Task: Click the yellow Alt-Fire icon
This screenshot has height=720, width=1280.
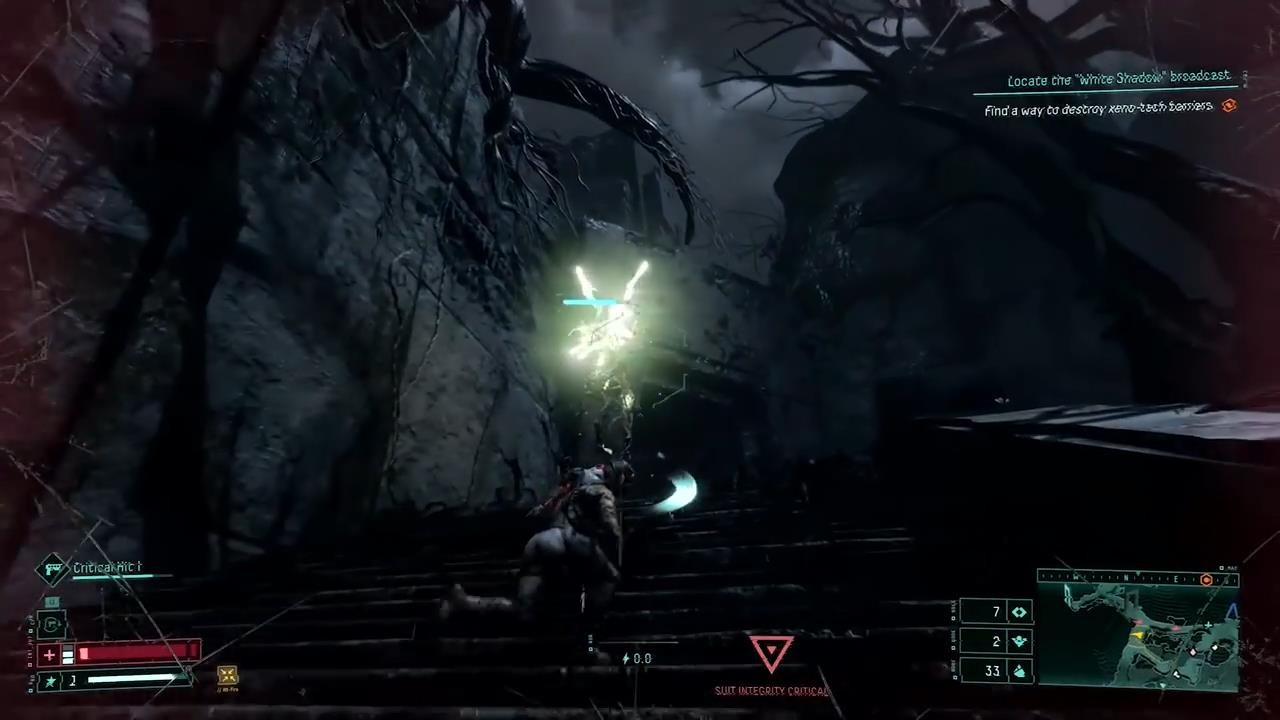Action: [227, 676]
